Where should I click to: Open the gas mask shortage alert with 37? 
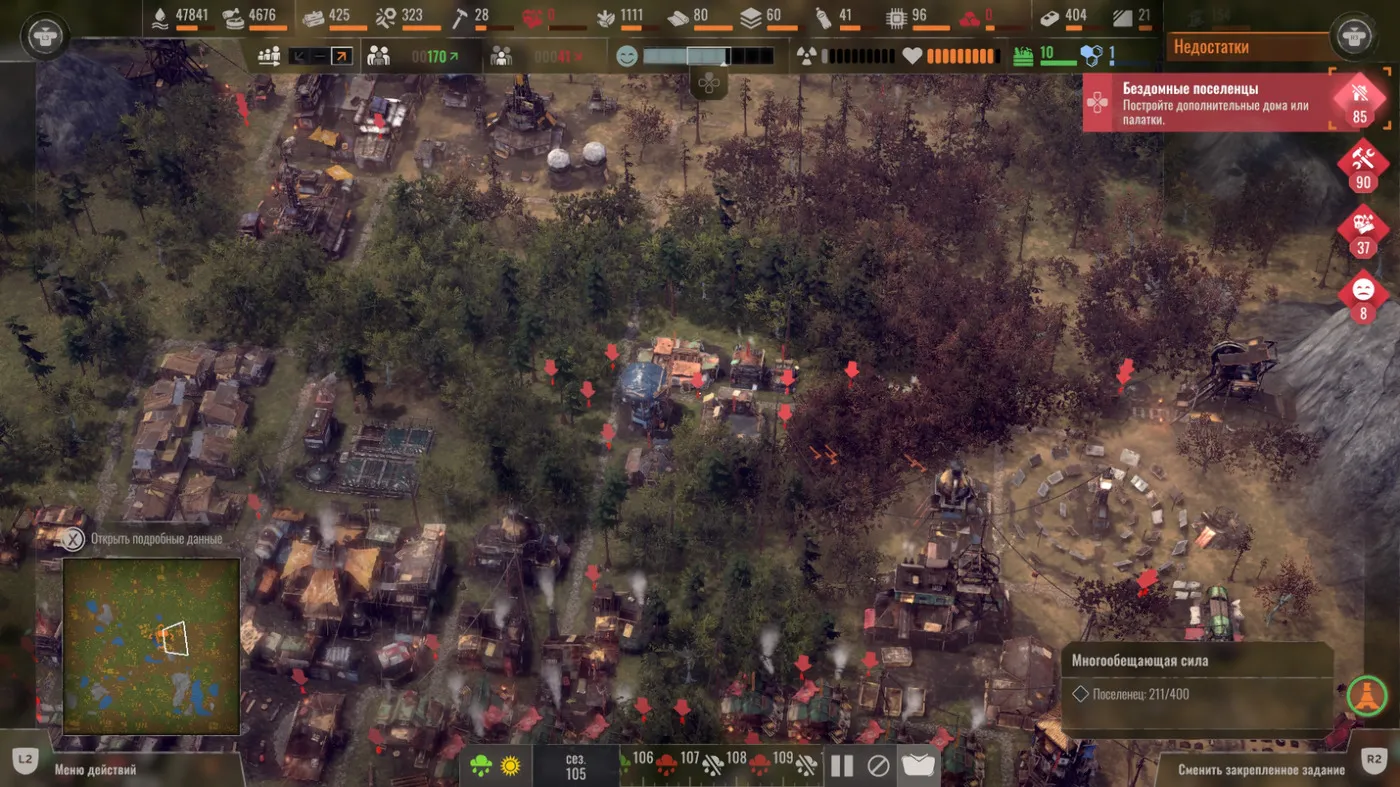[x=1363, y=228]
